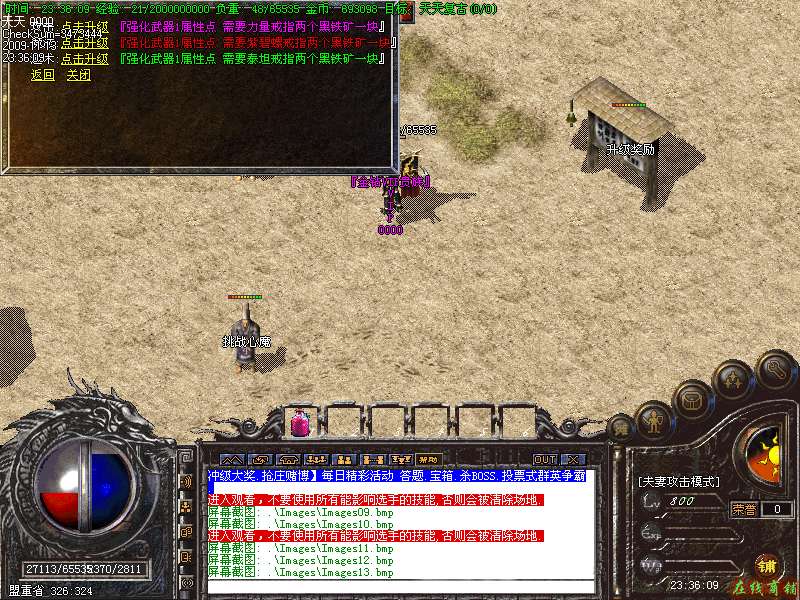Open the skills round button
The height and width of the screenshot is (600, 800).
pos(733,380)
